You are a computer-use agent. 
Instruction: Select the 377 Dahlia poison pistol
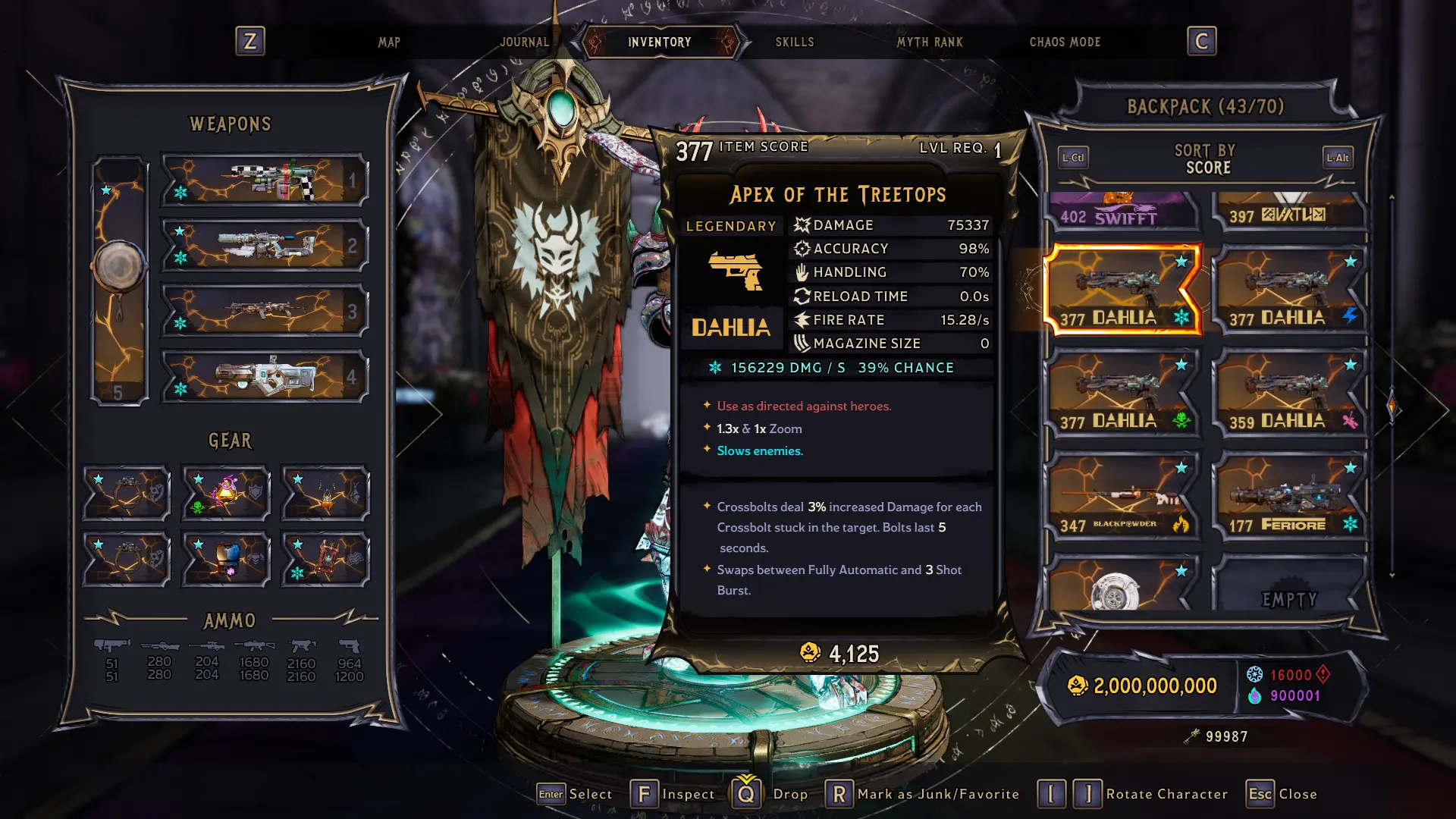(x=1123, y=394)
